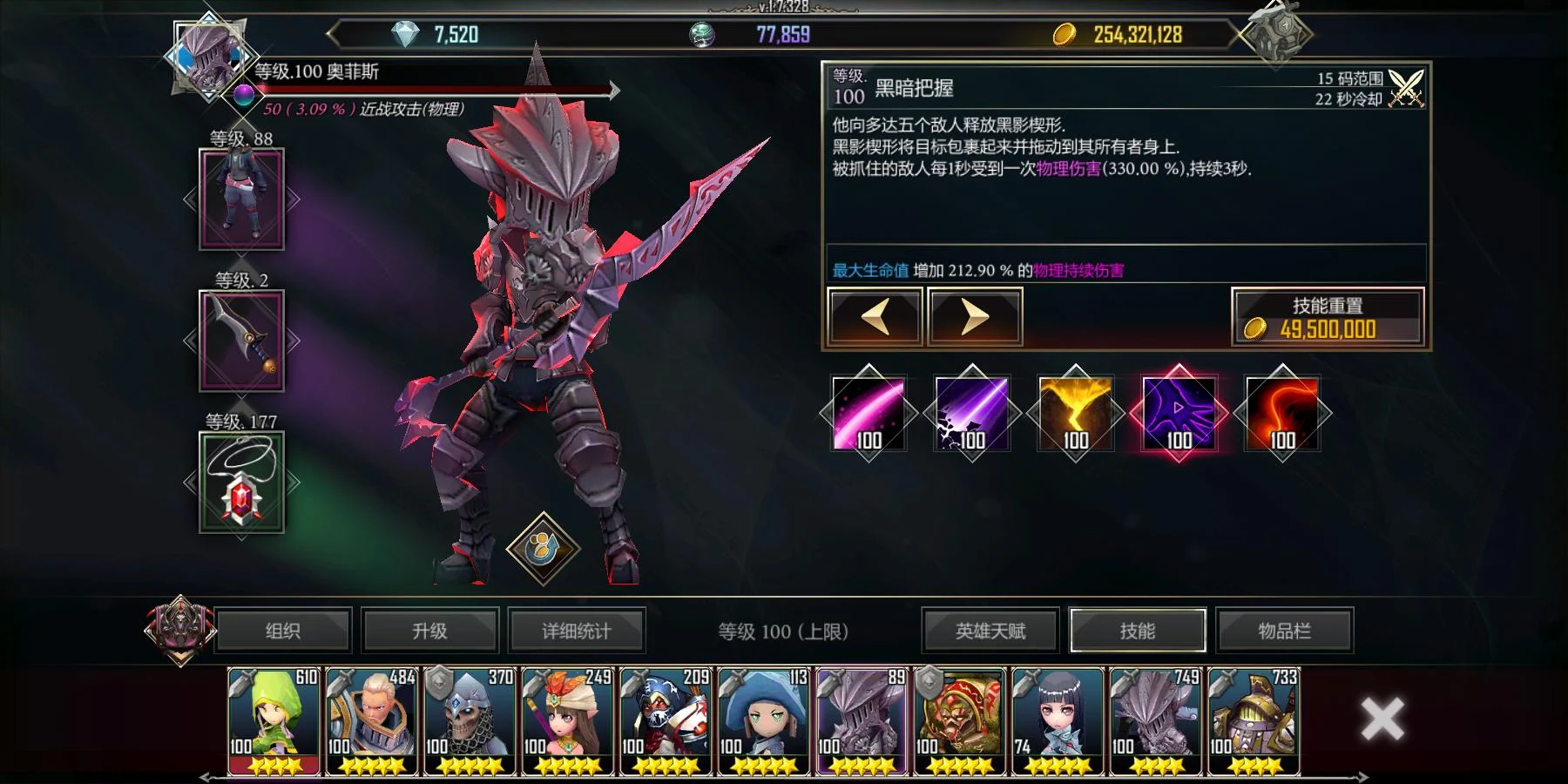Click the 技能重置 skill reset button
Viewport: 1568px width, 784px height.
pos(1328,318)
